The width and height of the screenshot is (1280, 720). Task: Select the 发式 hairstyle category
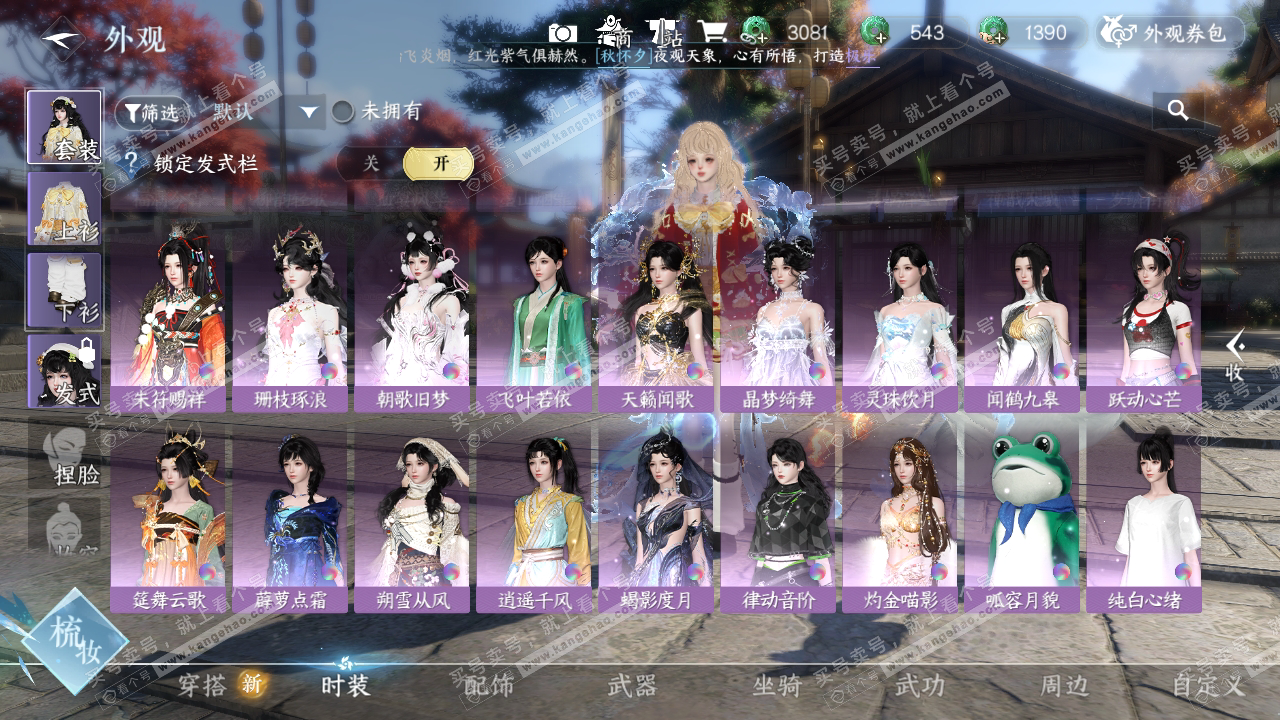(64, 371)
